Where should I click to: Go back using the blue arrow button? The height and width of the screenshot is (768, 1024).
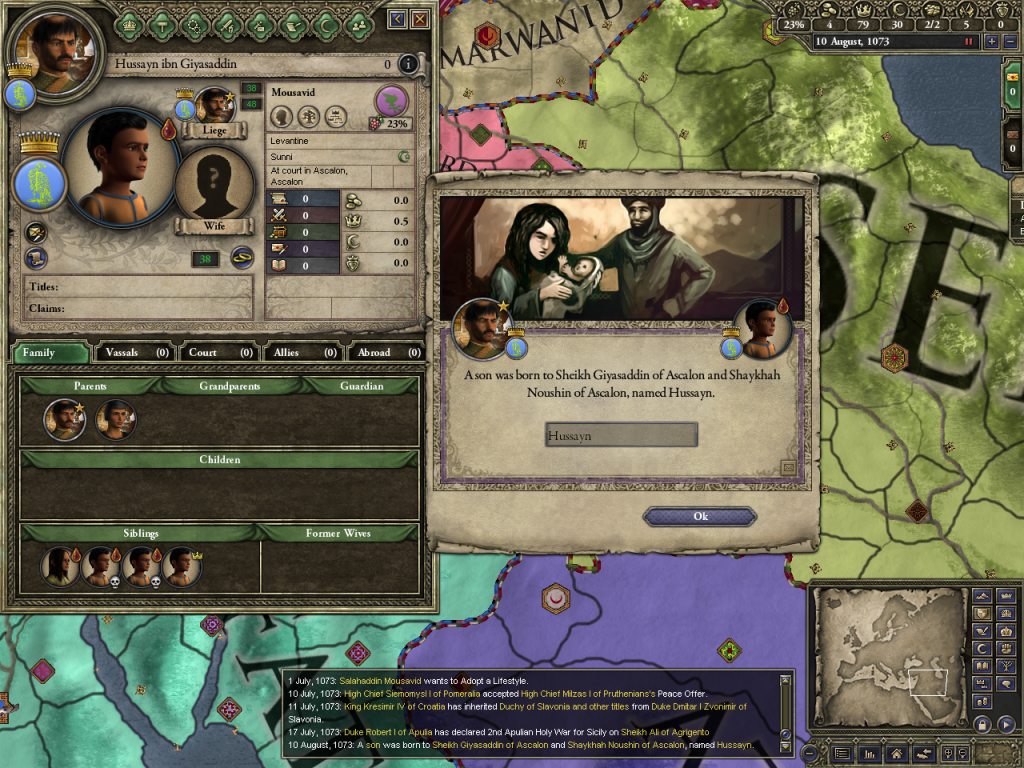coord(397,19)
